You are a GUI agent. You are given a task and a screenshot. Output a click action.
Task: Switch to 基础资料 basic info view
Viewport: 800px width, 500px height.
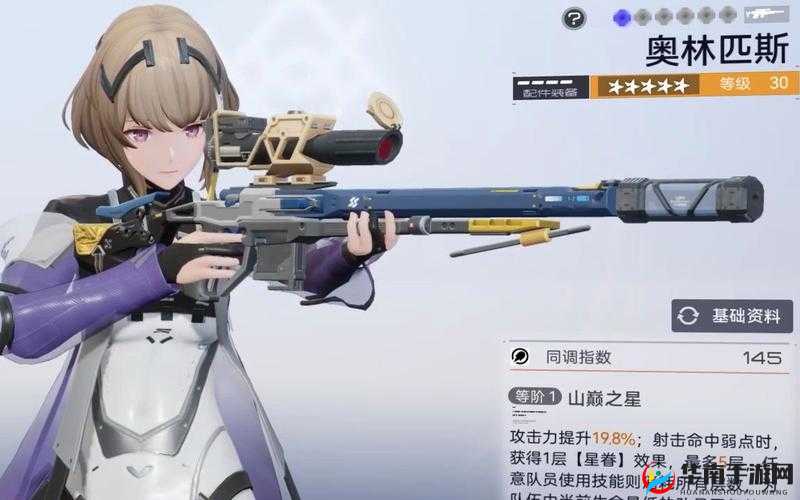click(x=732, y=315)
